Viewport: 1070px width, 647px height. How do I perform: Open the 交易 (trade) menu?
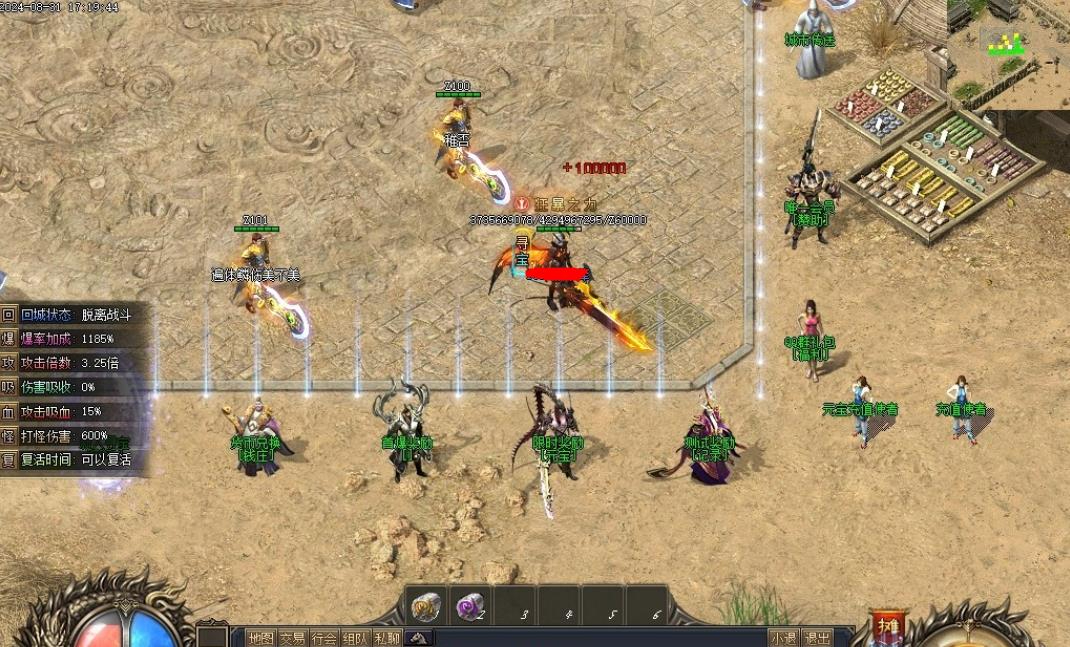[x=292, y=638]
